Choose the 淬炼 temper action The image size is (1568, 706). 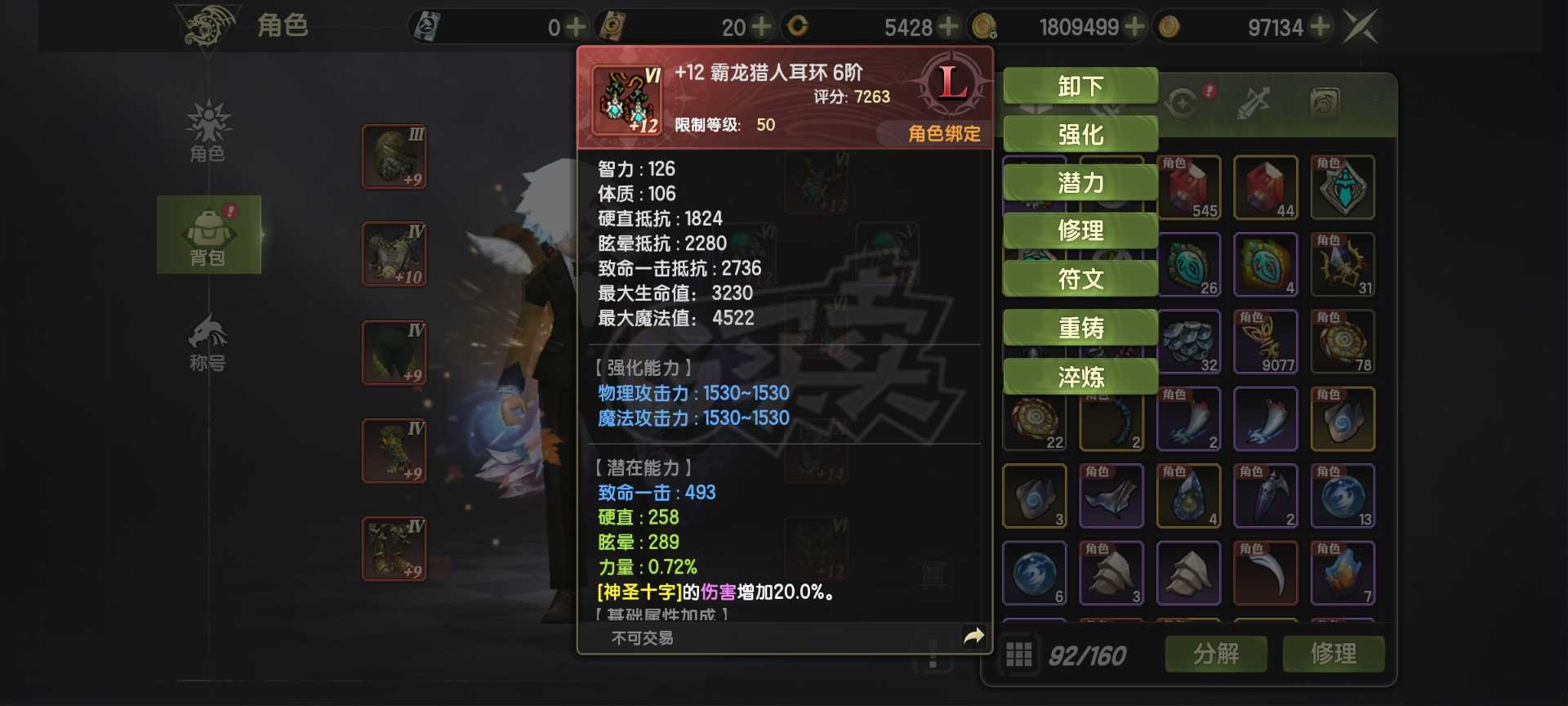coord(1080,377)
